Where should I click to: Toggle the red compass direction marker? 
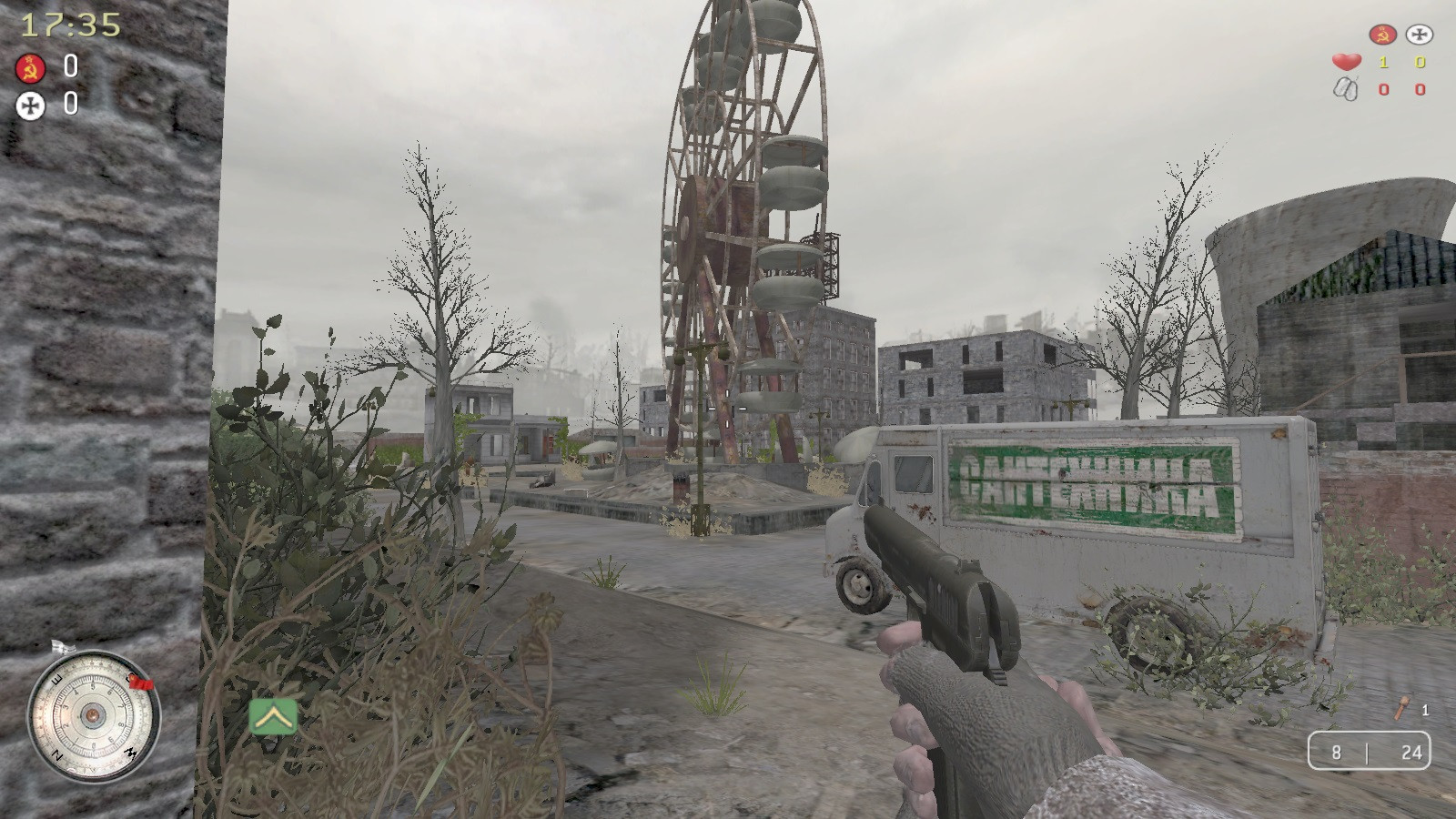click(138, 680)
